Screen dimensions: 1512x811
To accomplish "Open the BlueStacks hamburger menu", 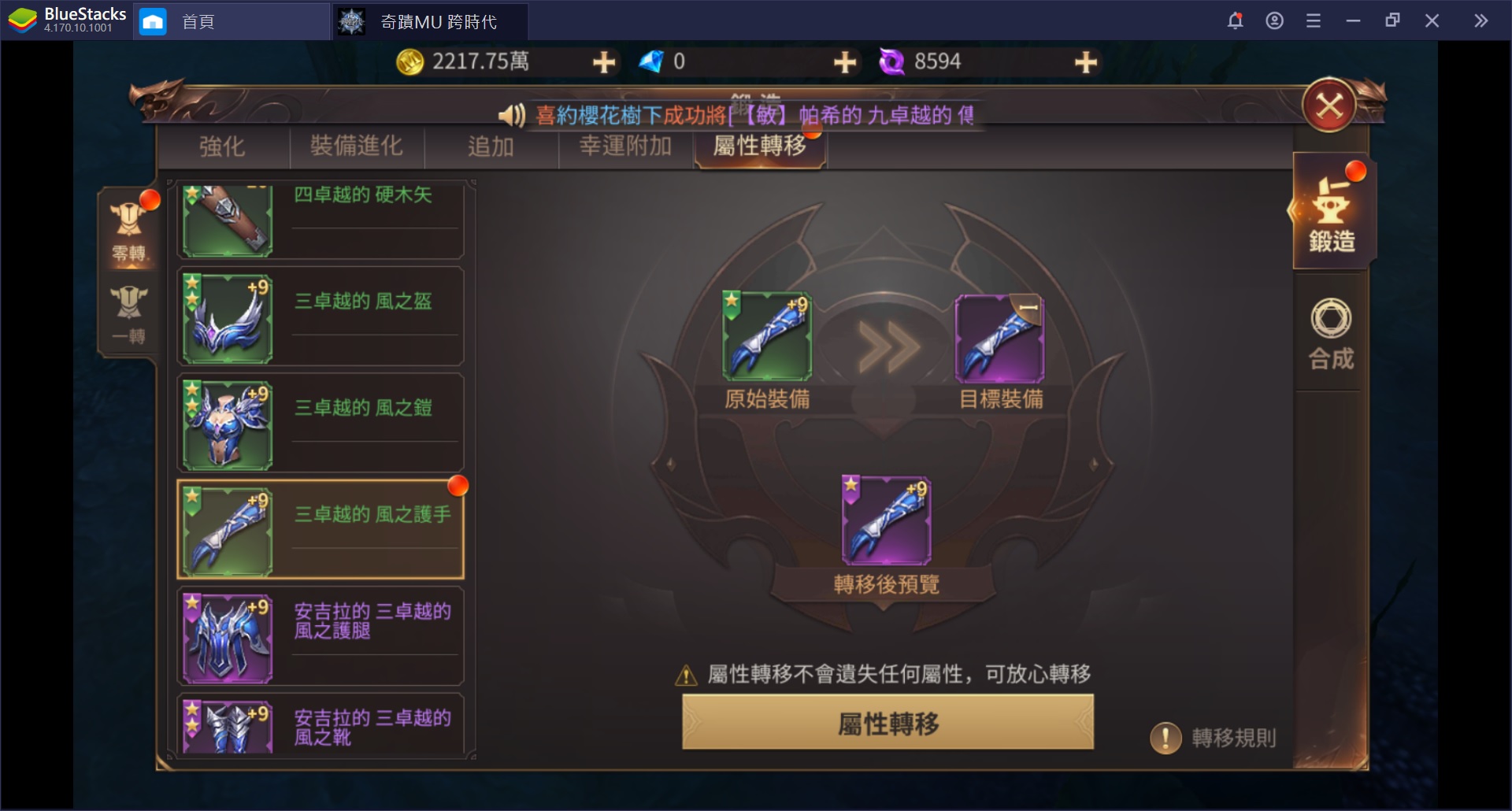I will pos(1314,20).
